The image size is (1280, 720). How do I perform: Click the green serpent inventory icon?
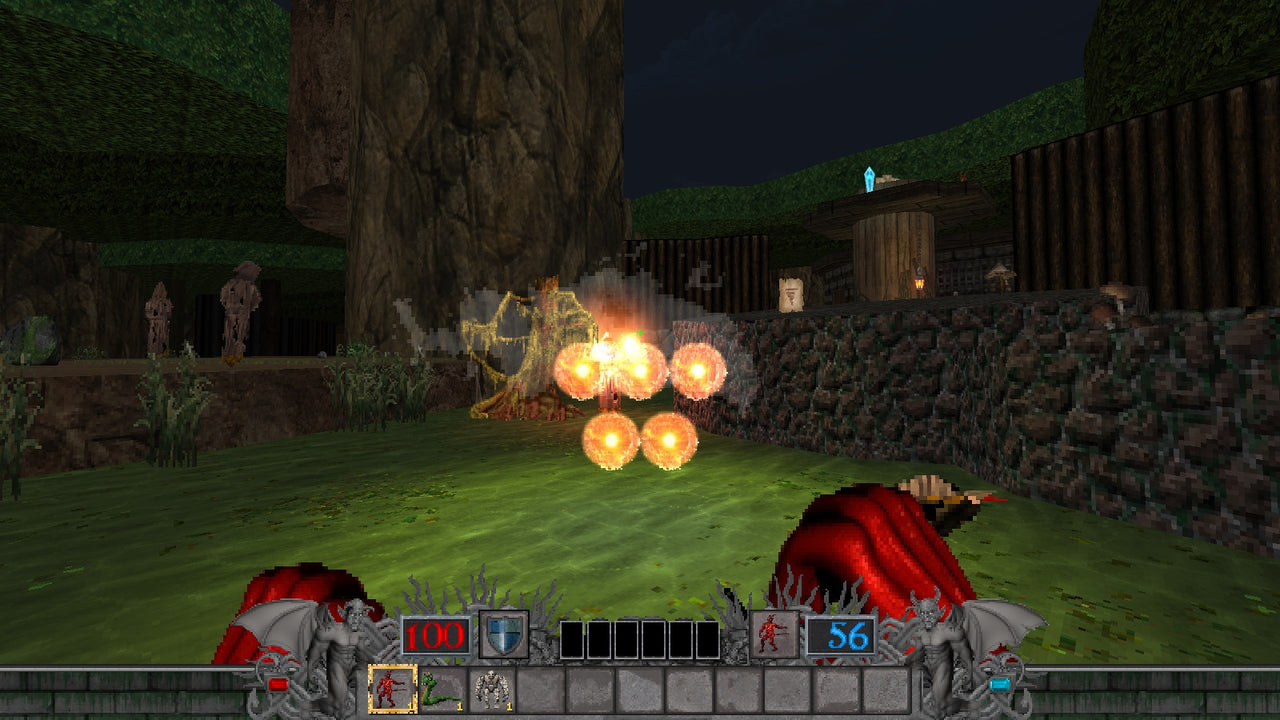[x=437, y=689]
